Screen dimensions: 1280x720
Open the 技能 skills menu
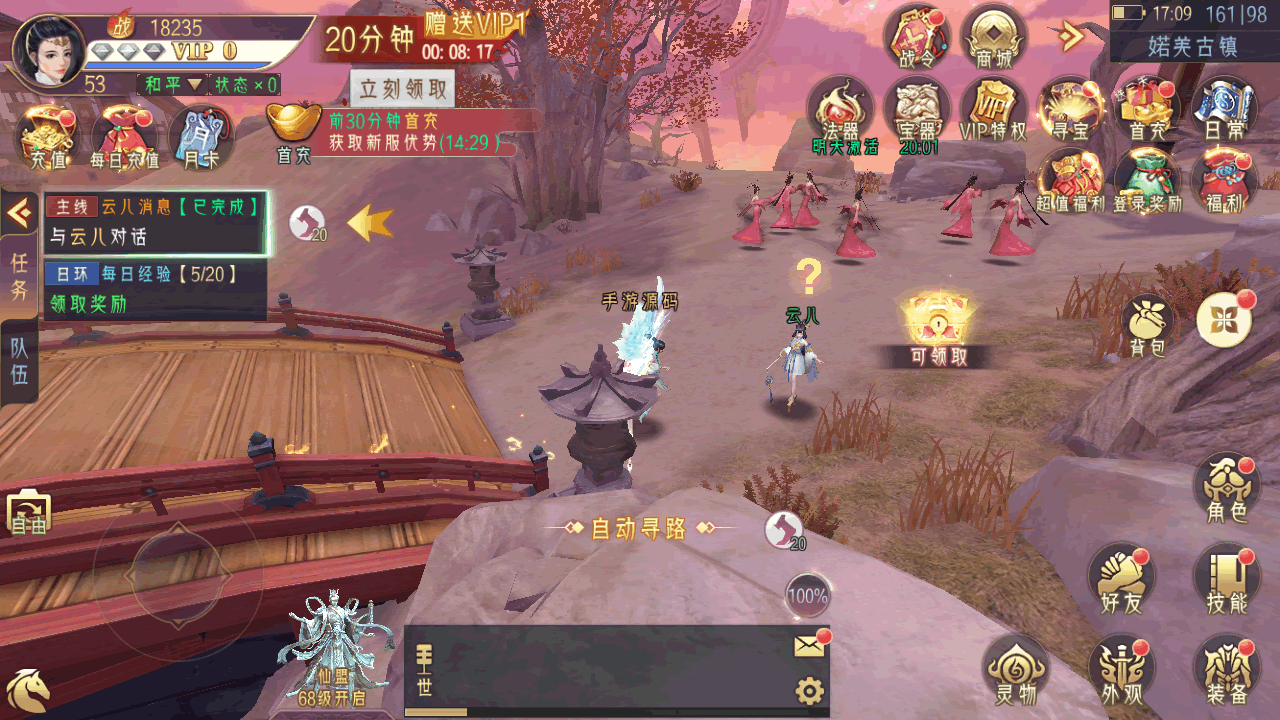pos(1226,578)
